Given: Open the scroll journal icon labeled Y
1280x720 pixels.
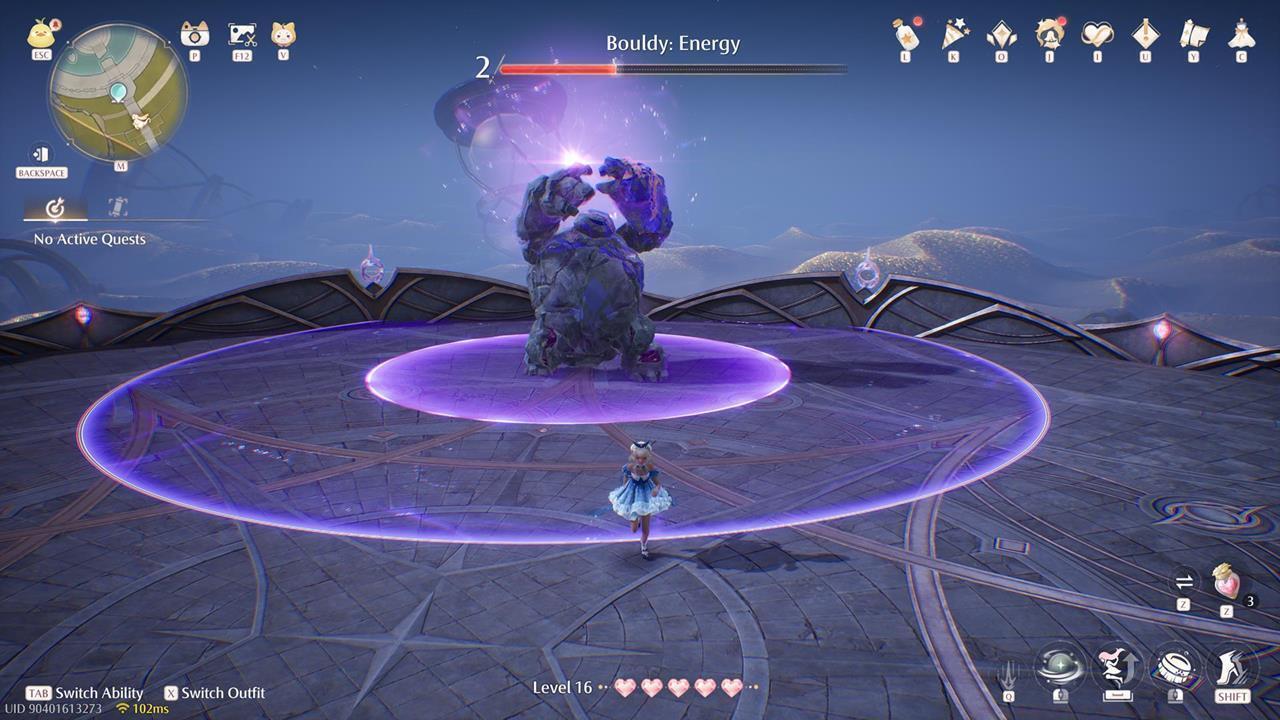Looking at the screenshot, I should click(x=1192, y=34).
